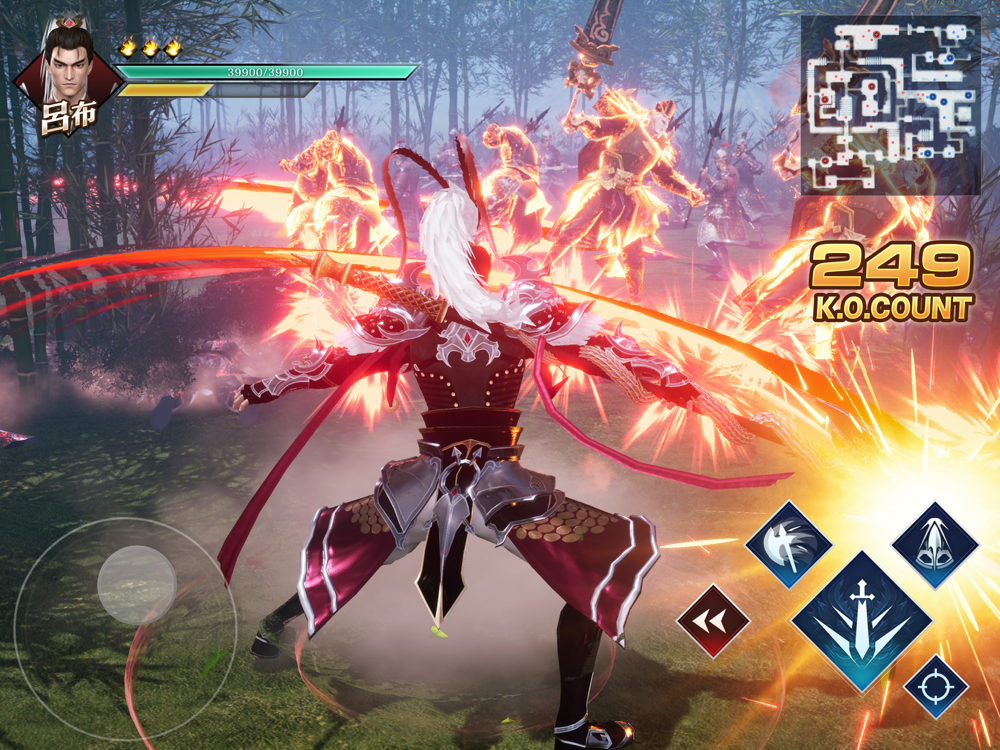
Task: Activate the axe slash skill
Action: (x=788, y=545)
